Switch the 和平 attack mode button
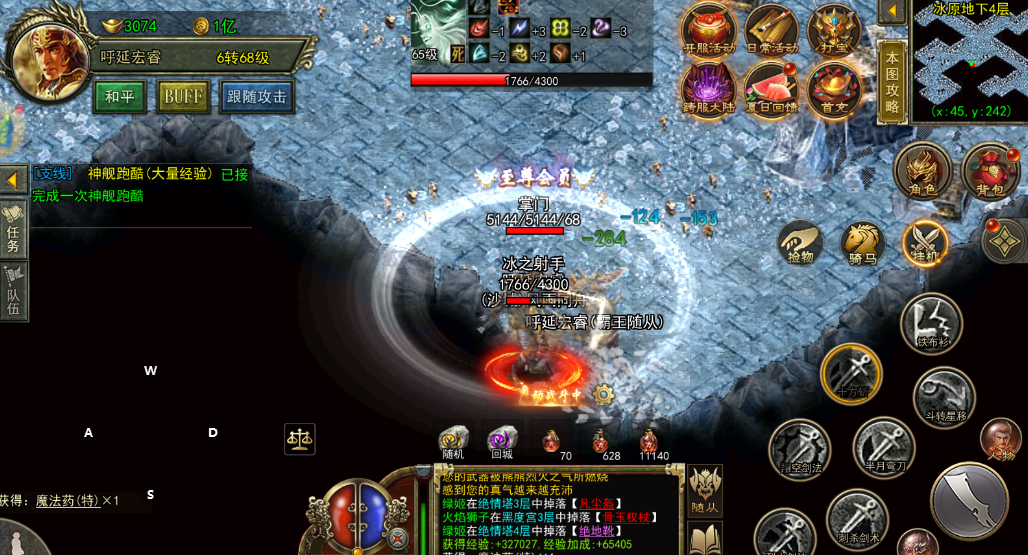The height and width of the screenshot is (555, 1028). 120,96
